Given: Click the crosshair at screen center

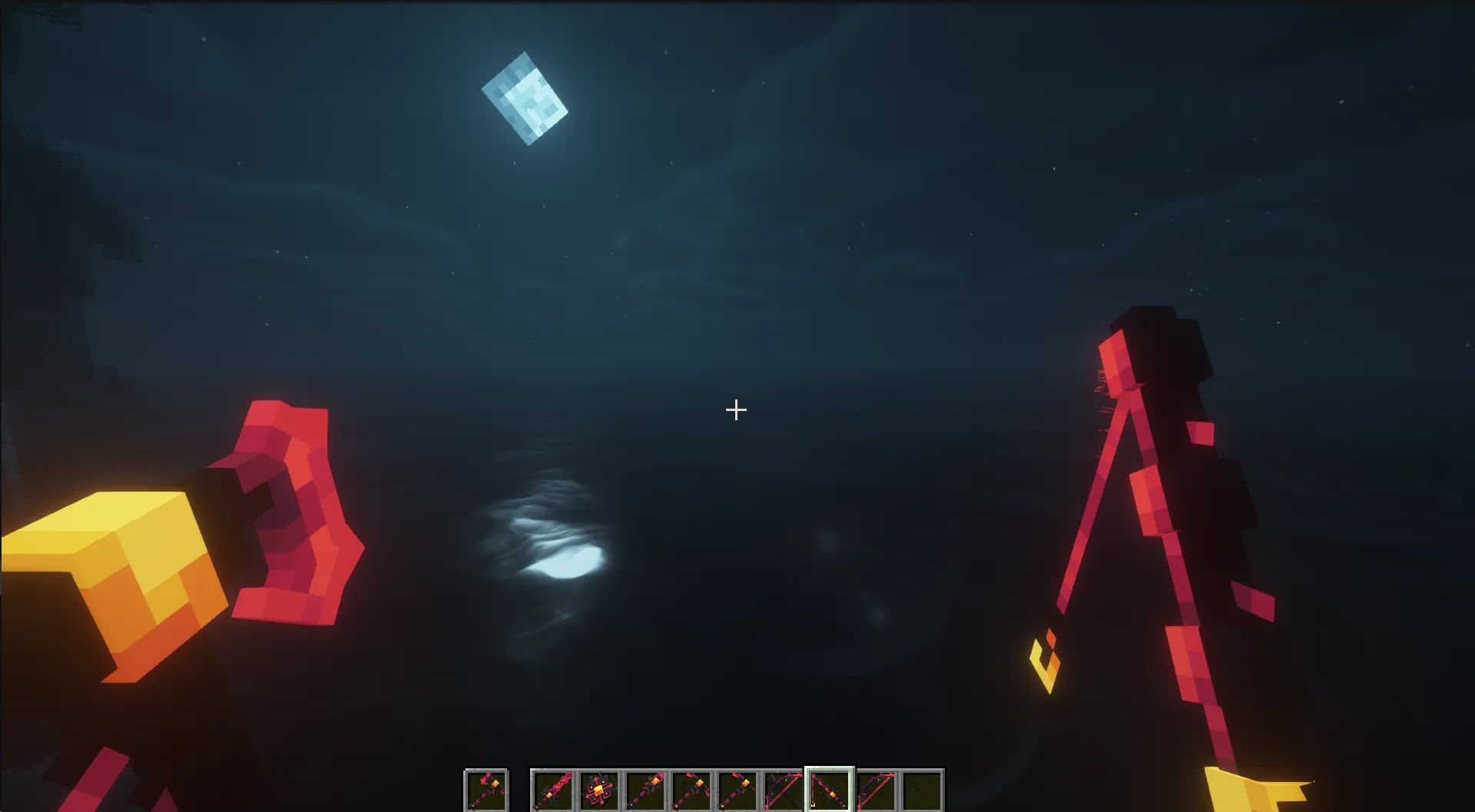Looking at the screenshot, I should point(736,410).
